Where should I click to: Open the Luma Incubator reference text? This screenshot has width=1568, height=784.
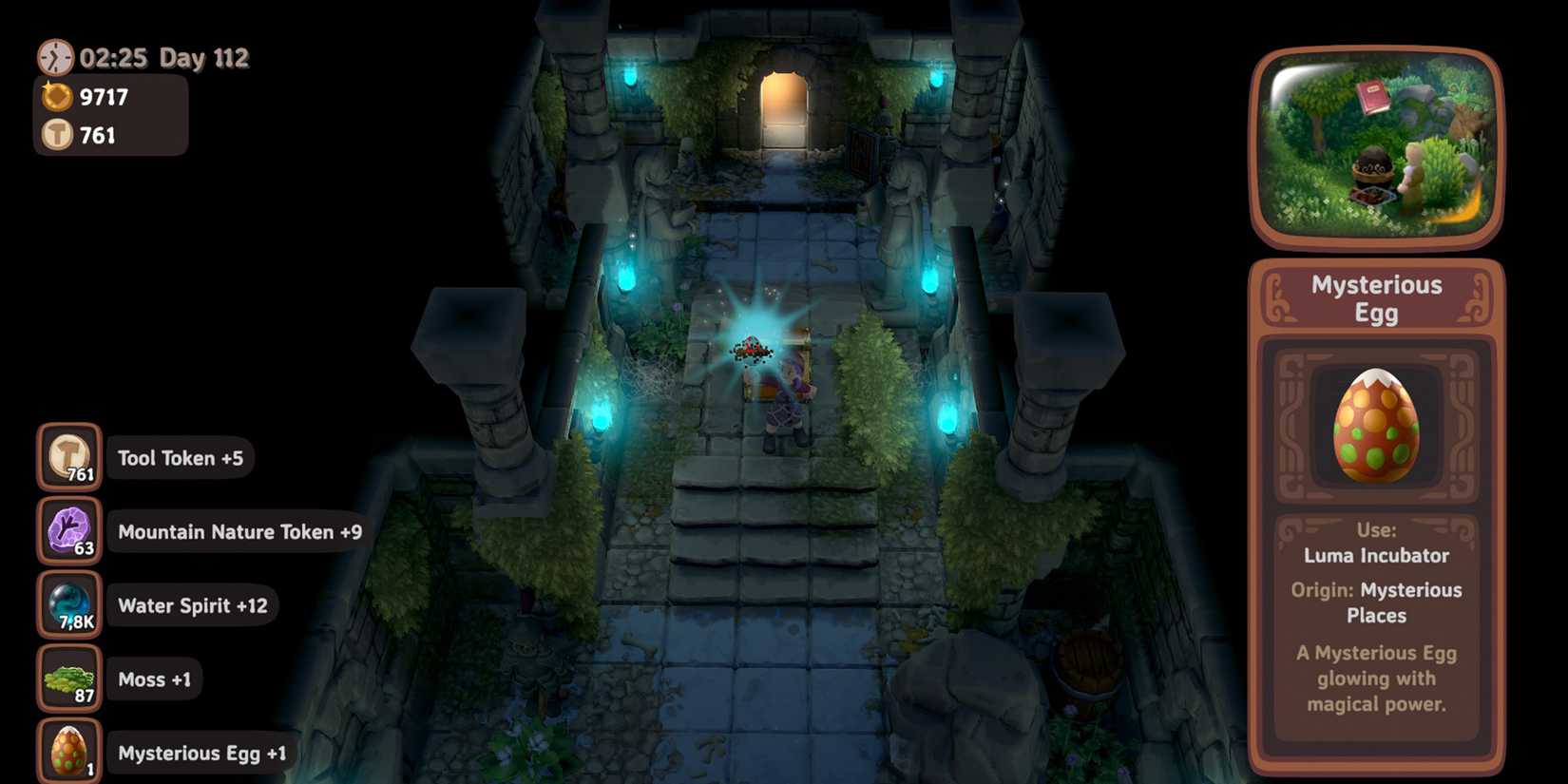click(x=1375, y=555)
